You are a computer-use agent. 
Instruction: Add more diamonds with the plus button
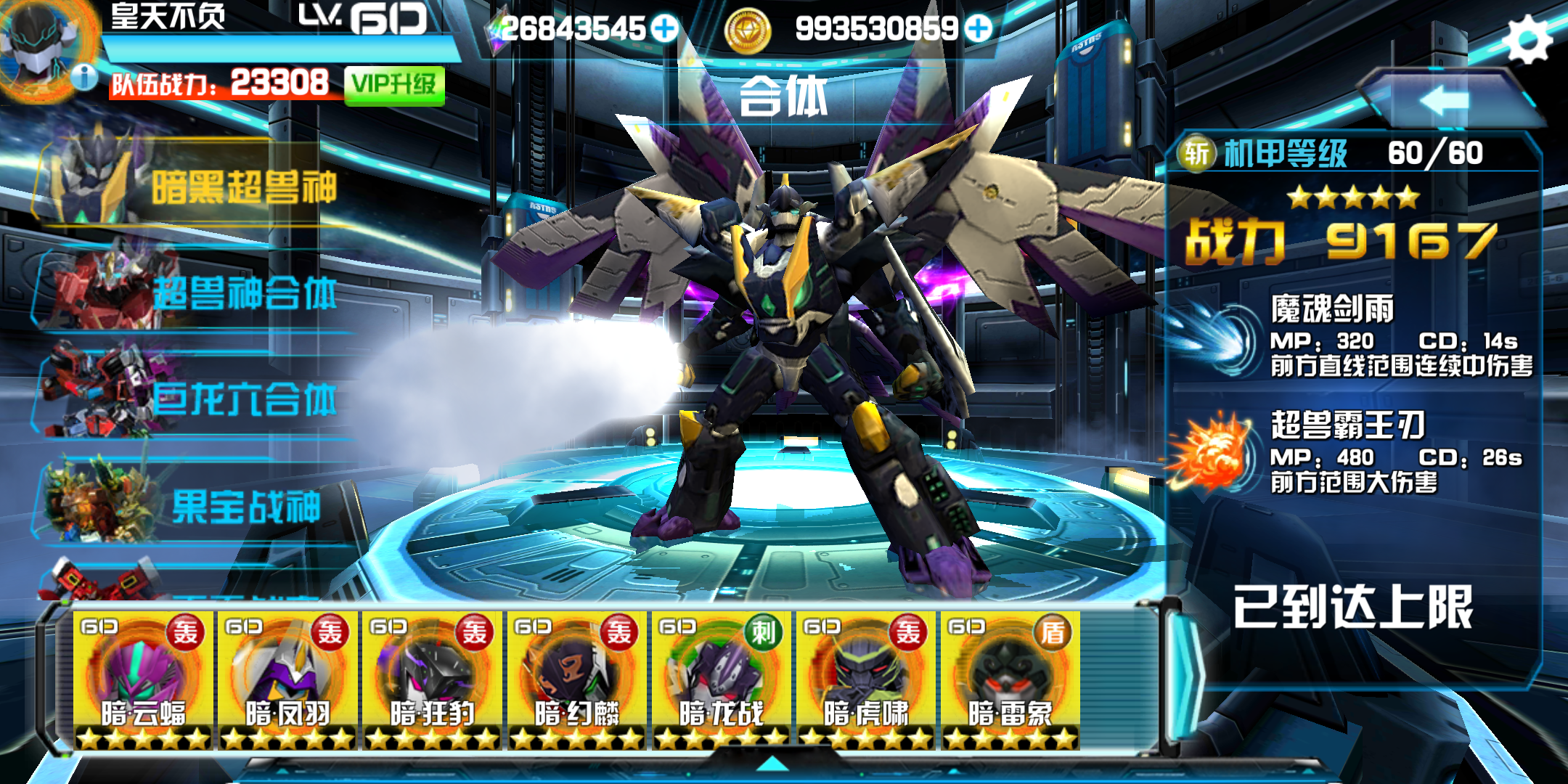[664, 29]
